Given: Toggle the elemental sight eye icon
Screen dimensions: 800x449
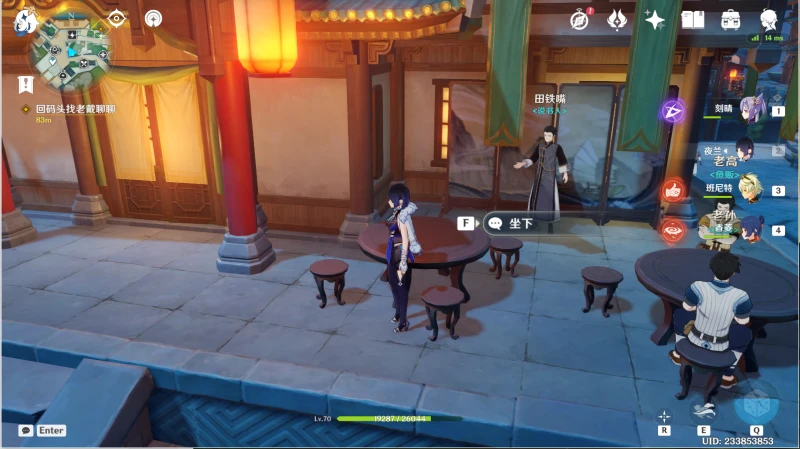Looking at the screenshot, I should 117,18.
